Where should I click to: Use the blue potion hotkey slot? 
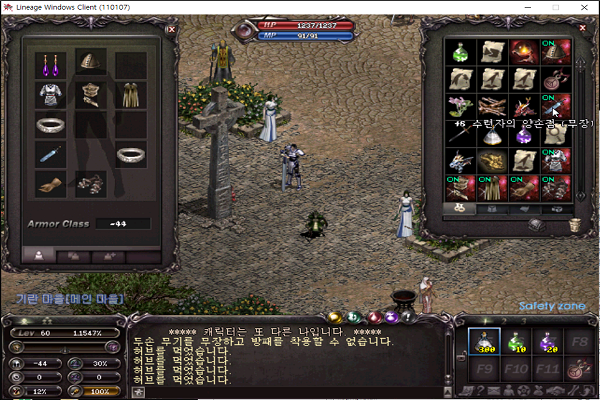(x=486, y=344)
